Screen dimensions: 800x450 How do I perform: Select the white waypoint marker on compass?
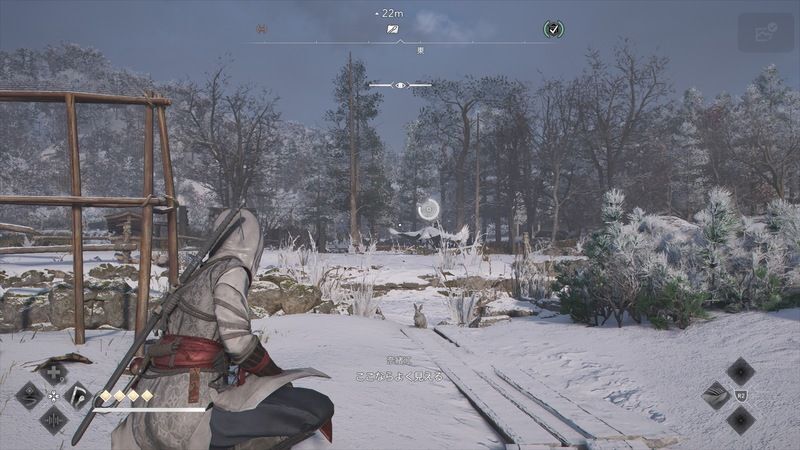[x=394, y=30]
